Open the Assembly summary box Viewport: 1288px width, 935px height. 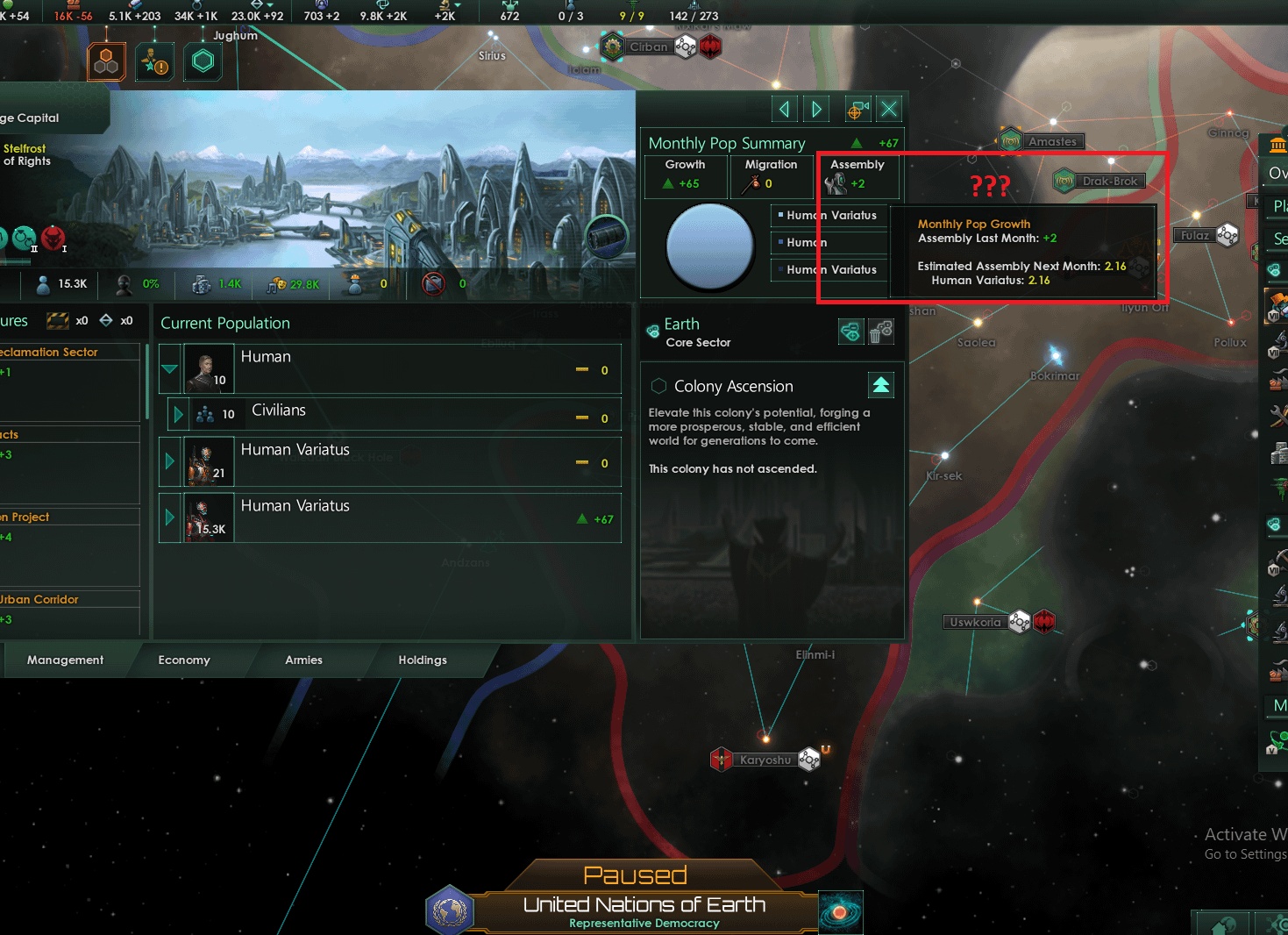coord(857,175)
